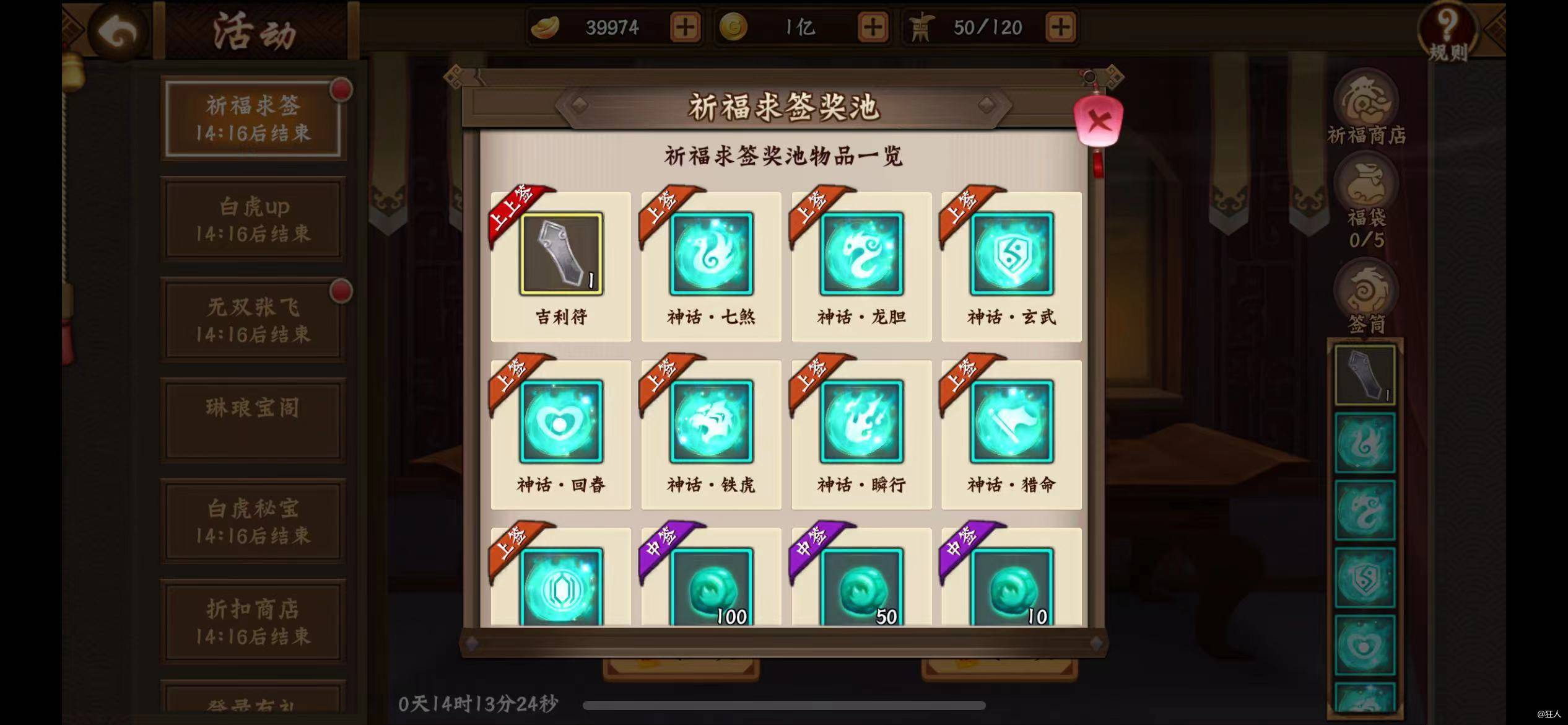Click the gold ingot currency icon
This screenshot has width=1568, height=725.
545,27
